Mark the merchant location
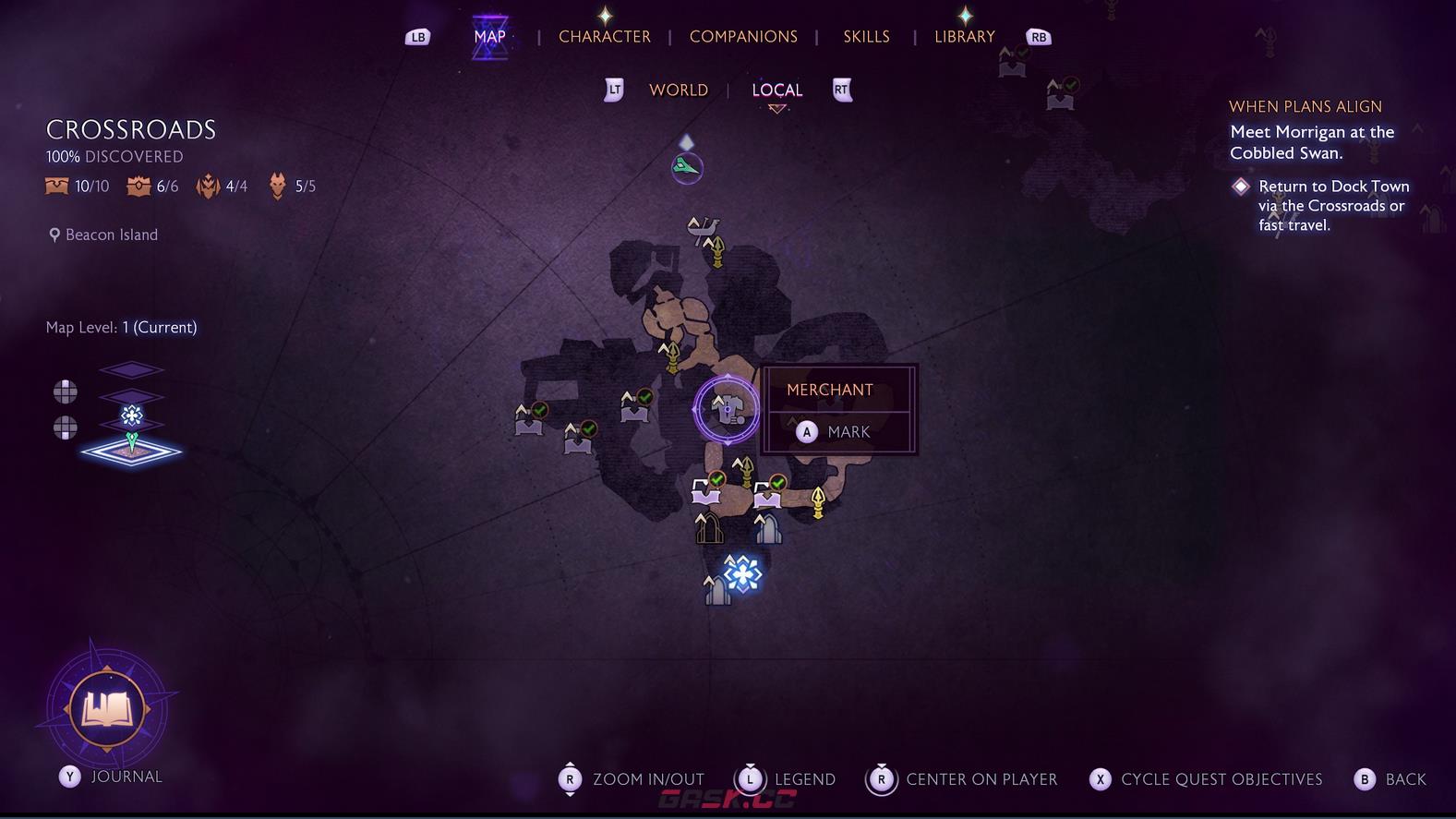 (x=836, y=432)
